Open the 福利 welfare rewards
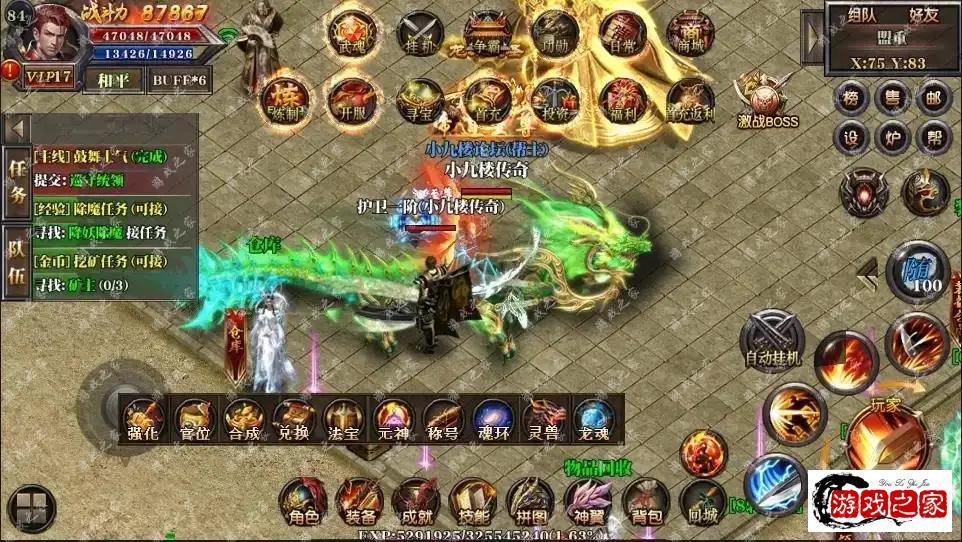This screenshot has height=542, width=962. [623, 99]
